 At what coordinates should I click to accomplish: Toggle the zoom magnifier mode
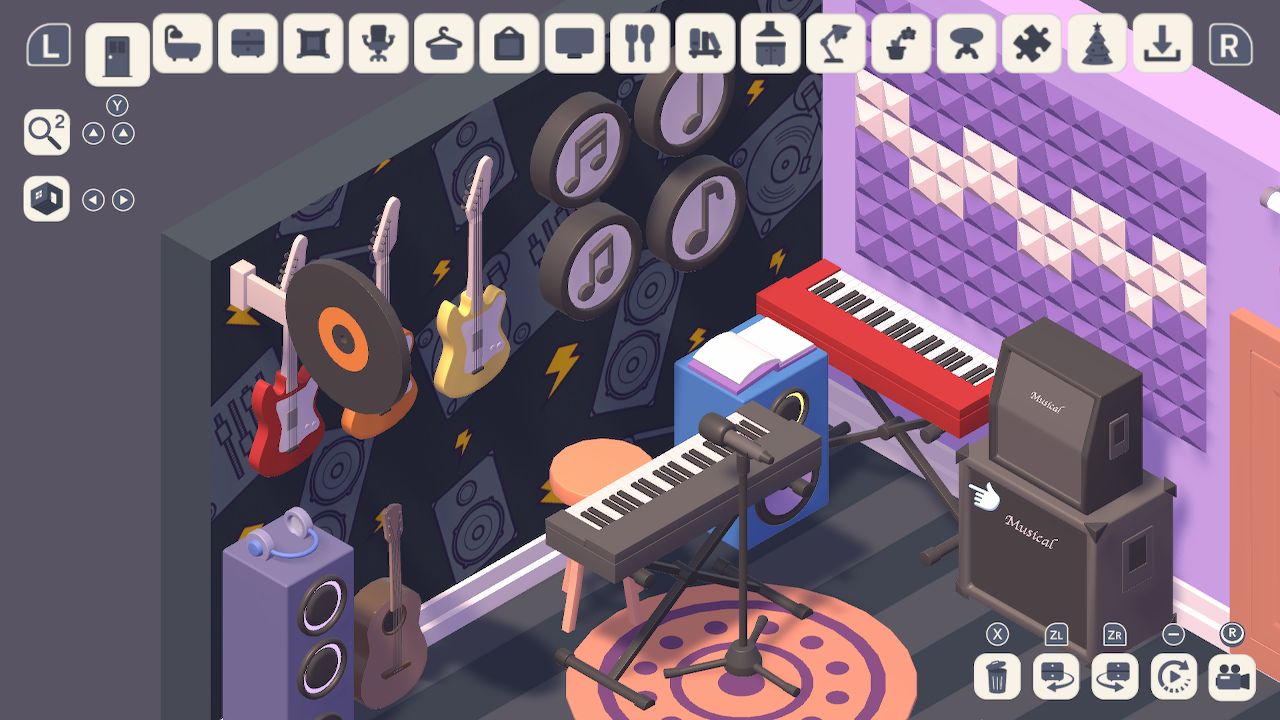tap(45, 132)
